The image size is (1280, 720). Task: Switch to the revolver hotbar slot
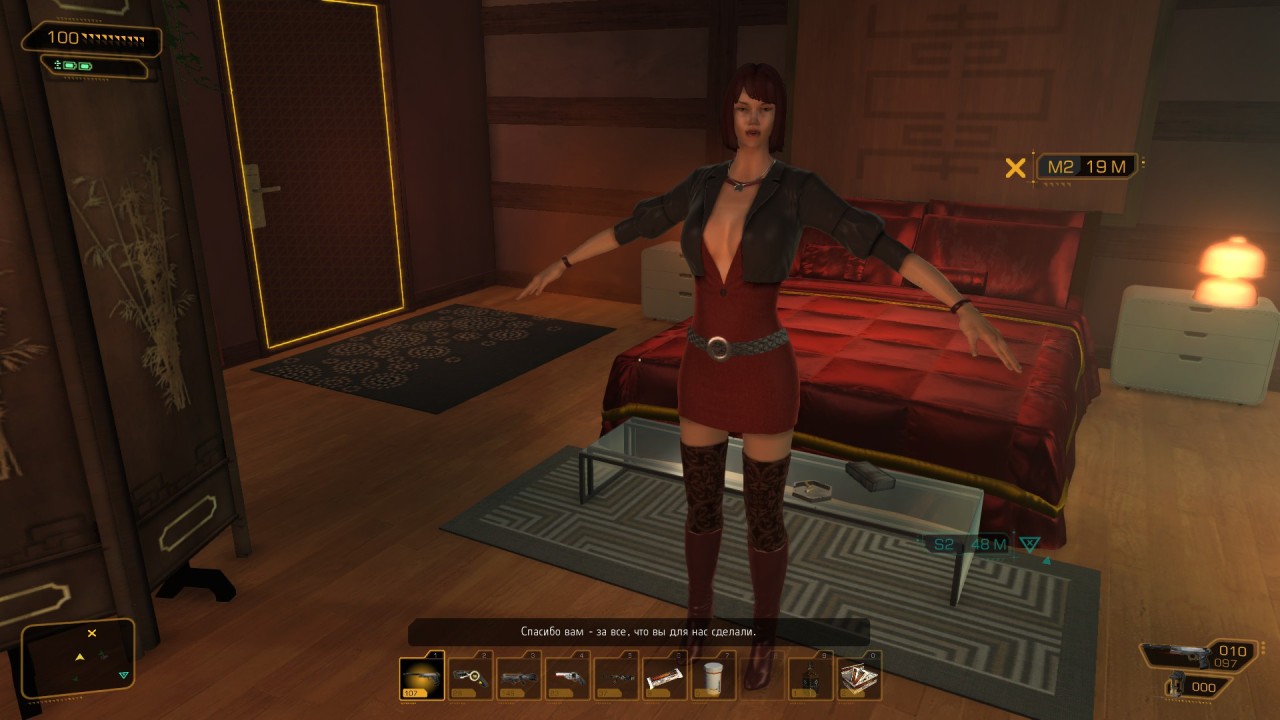coord(568,678)
